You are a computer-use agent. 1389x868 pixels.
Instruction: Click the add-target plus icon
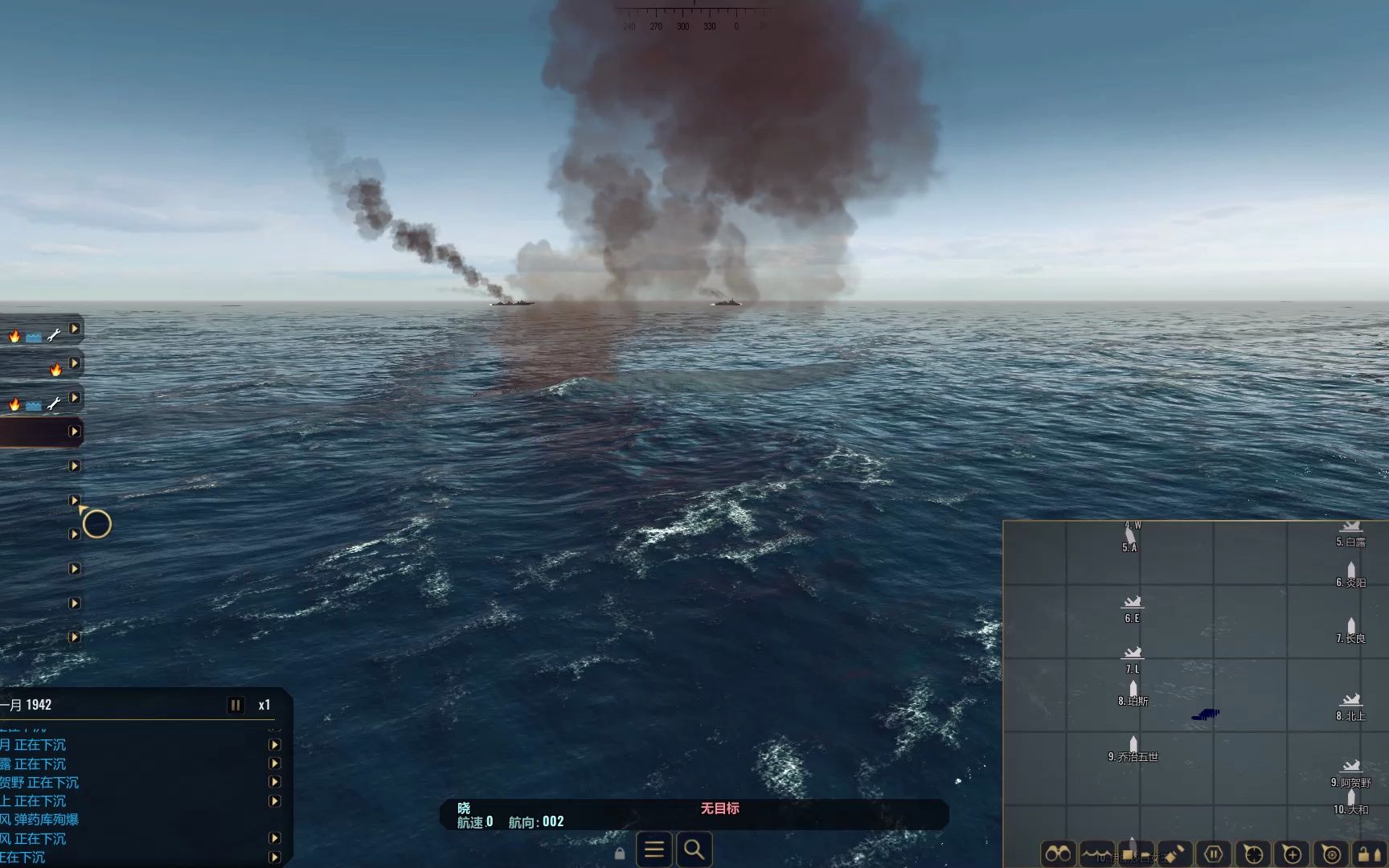[x=1293, y=852]
